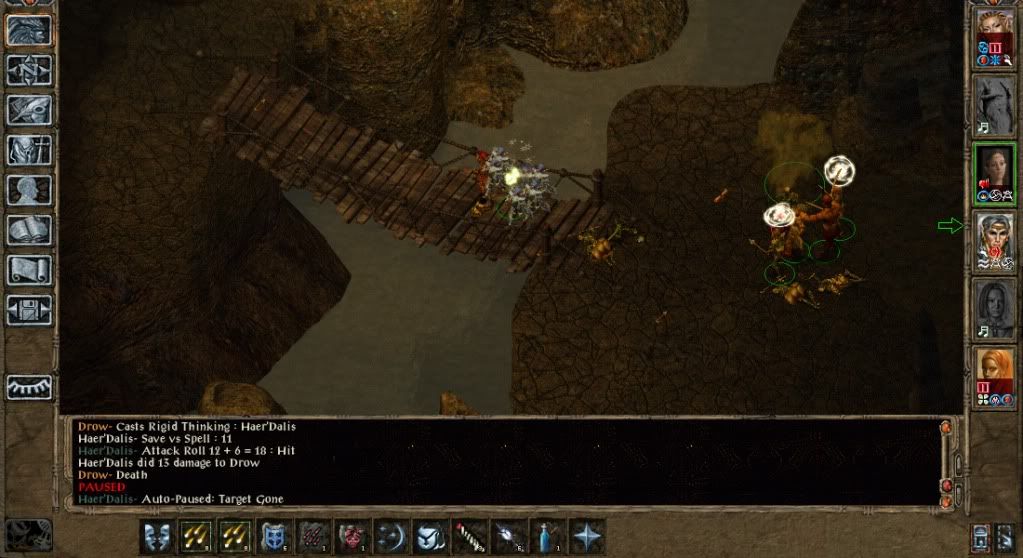Activate the twin masks quick slot
This screenshot has width=1023, height=558.
click(157, 537)
